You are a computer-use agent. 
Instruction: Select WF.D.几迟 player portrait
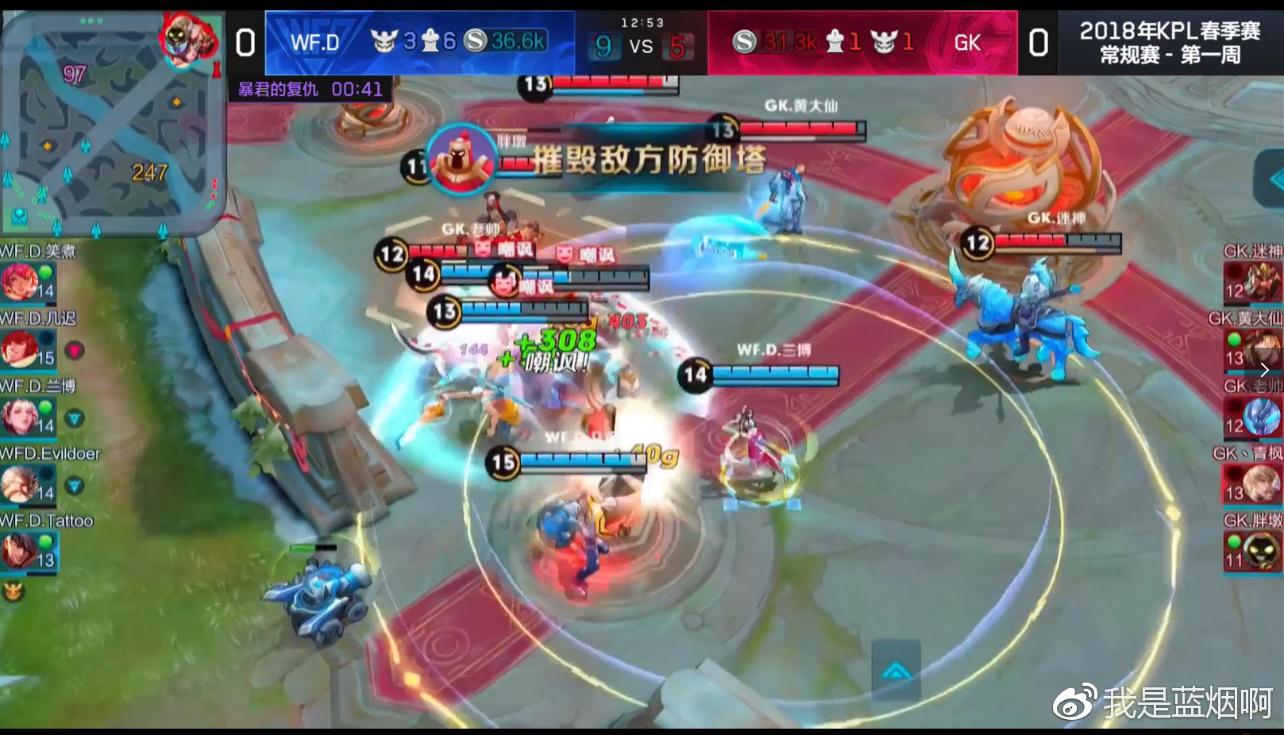coord(19,349)
